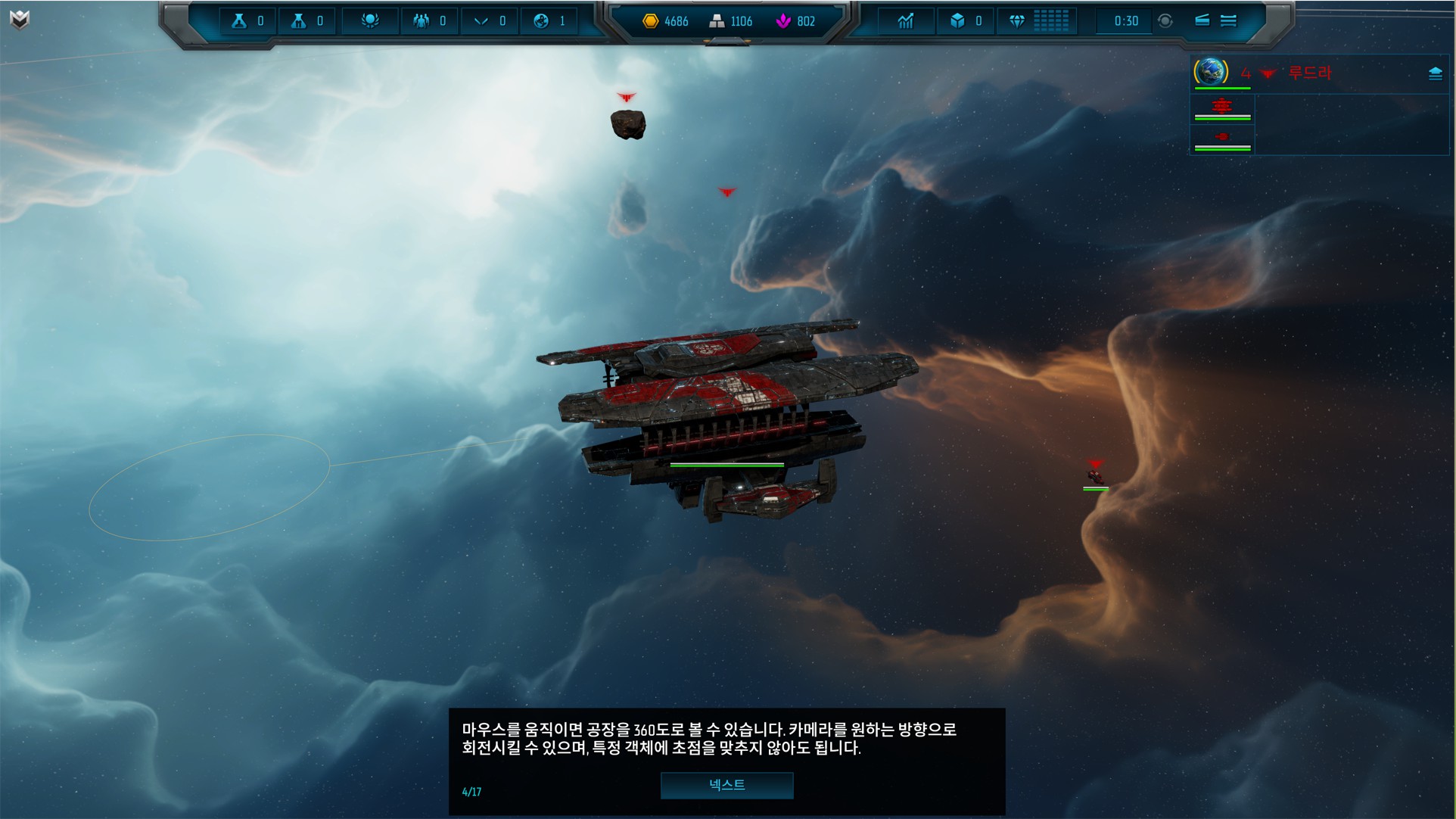Click the wedge-shaped icon next to the menu lines
1456x819 pixels.
coord(1202,20)
